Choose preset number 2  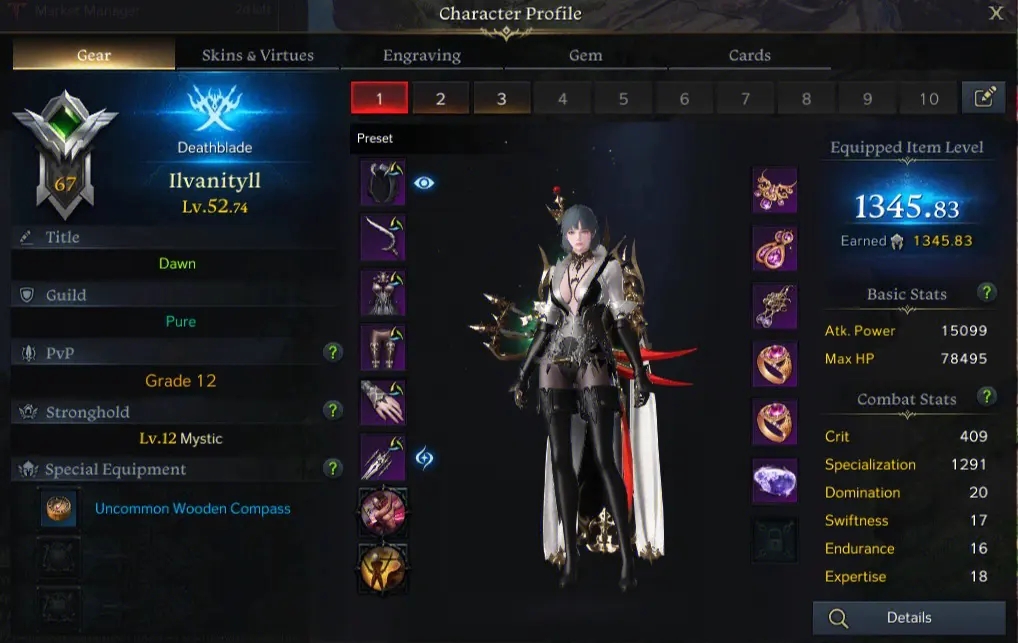(440, 98)
